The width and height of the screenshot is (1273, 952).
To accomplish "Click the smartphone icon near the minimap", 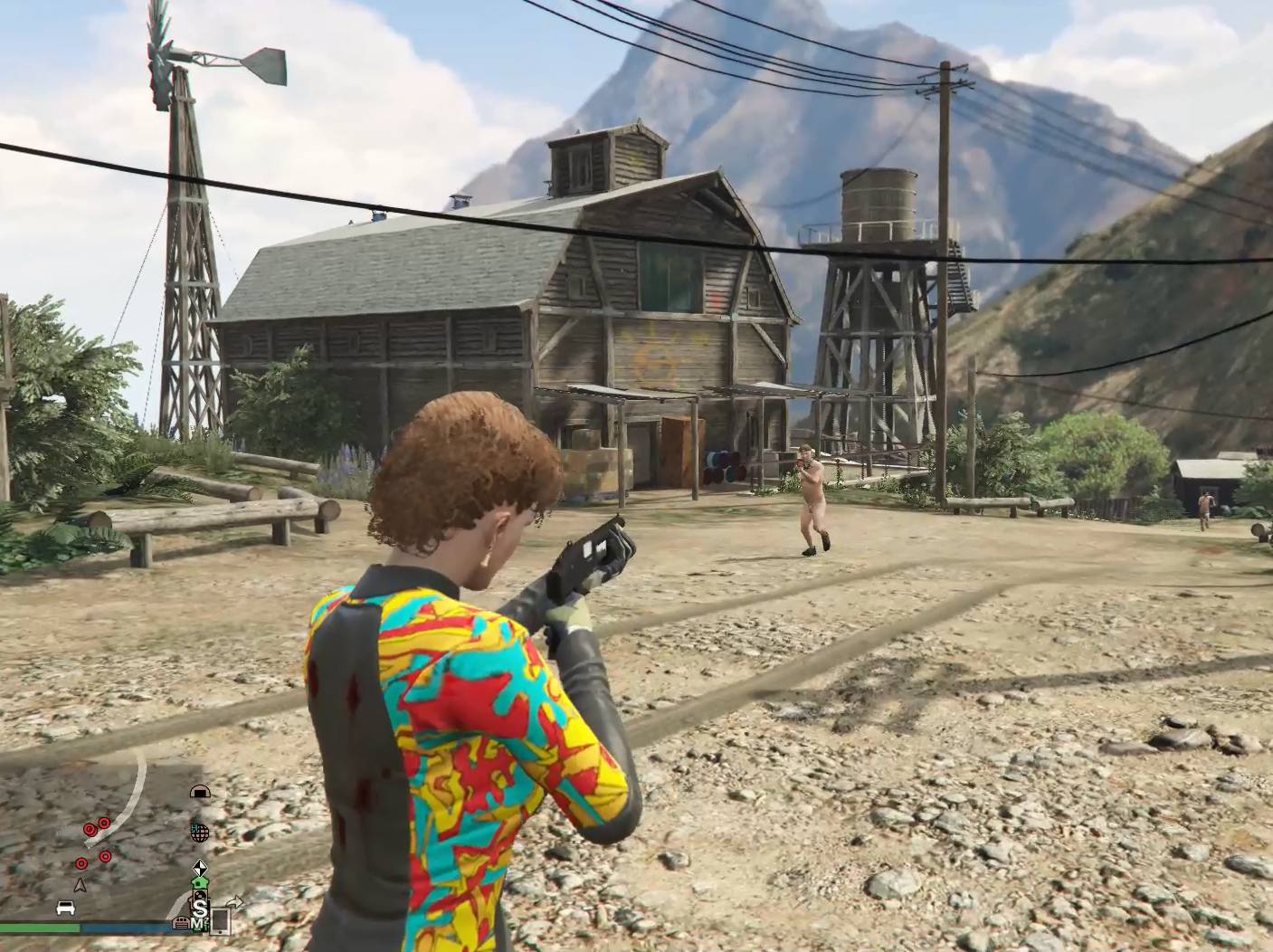I will (221, 921).
